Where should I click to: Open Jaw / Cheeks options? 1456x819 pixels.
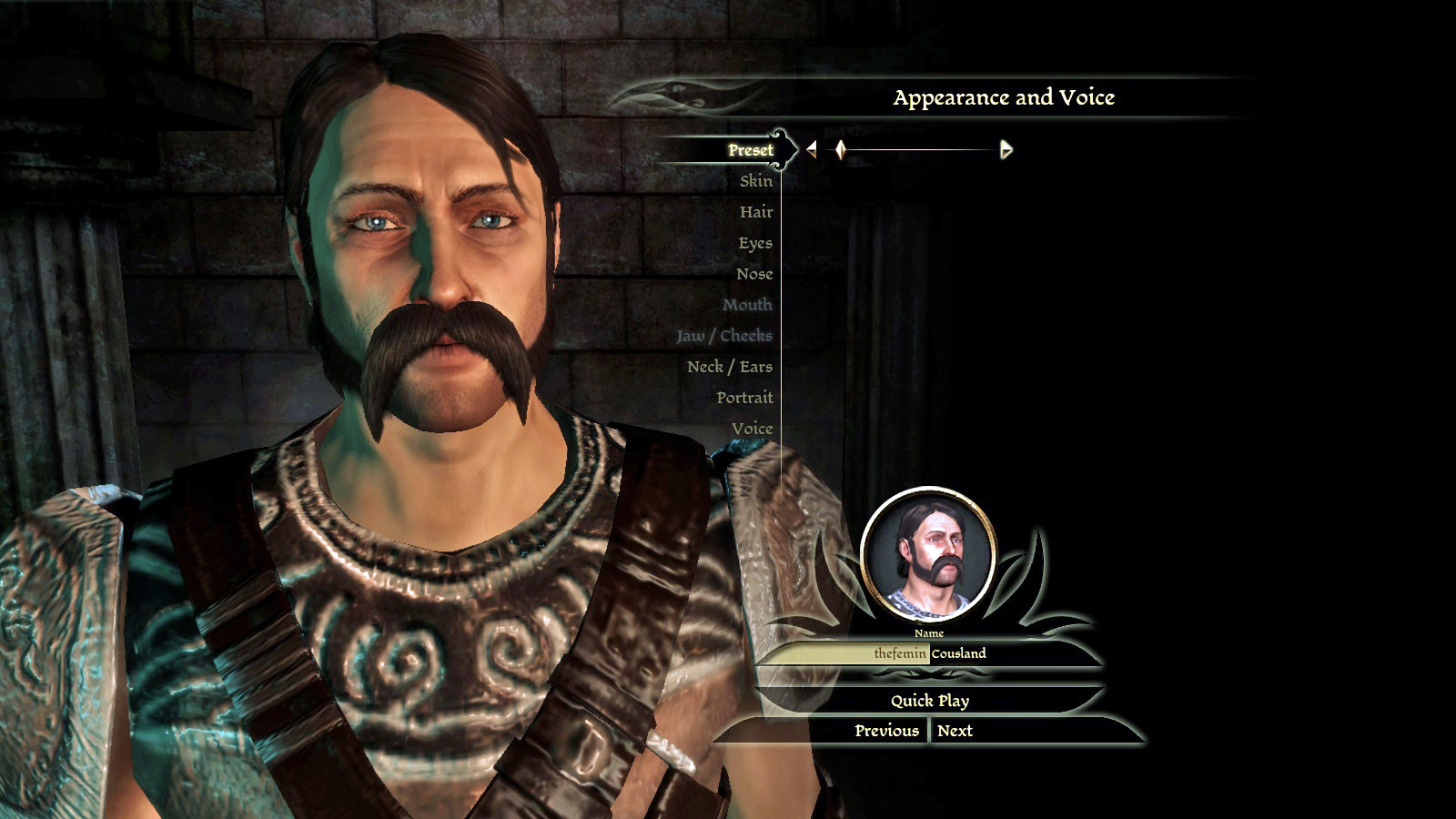tap(723, 336)
